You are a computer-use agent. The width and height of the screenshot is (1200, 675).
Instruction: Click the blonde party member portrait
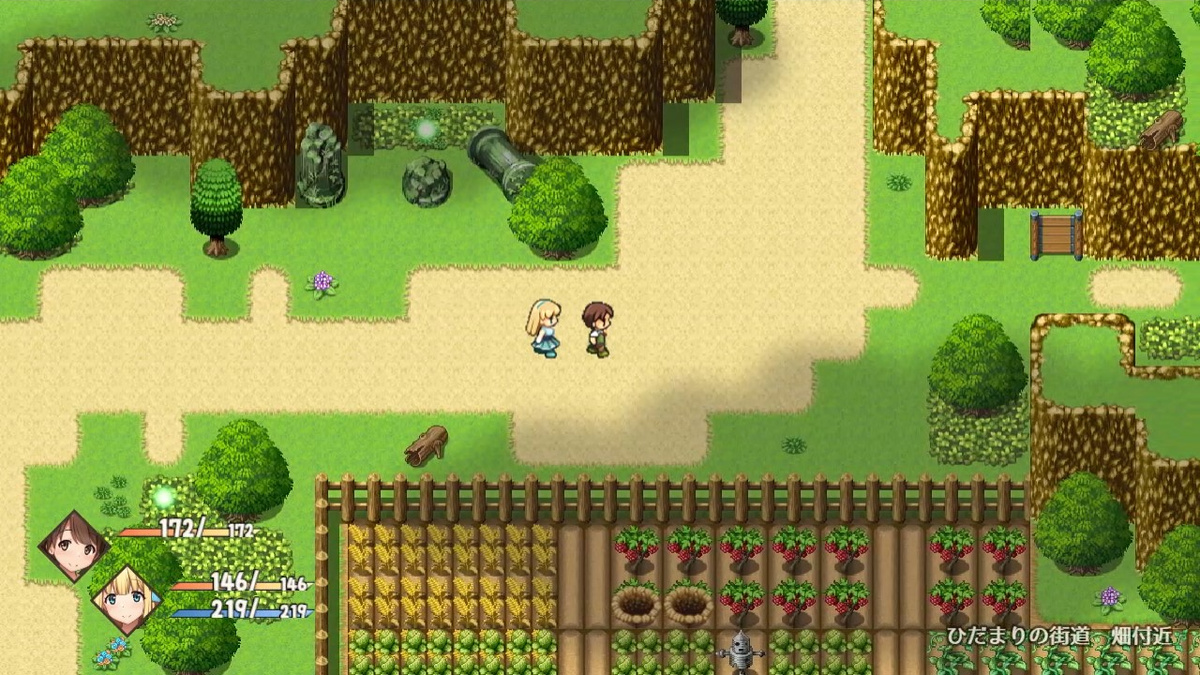[127, 599]
